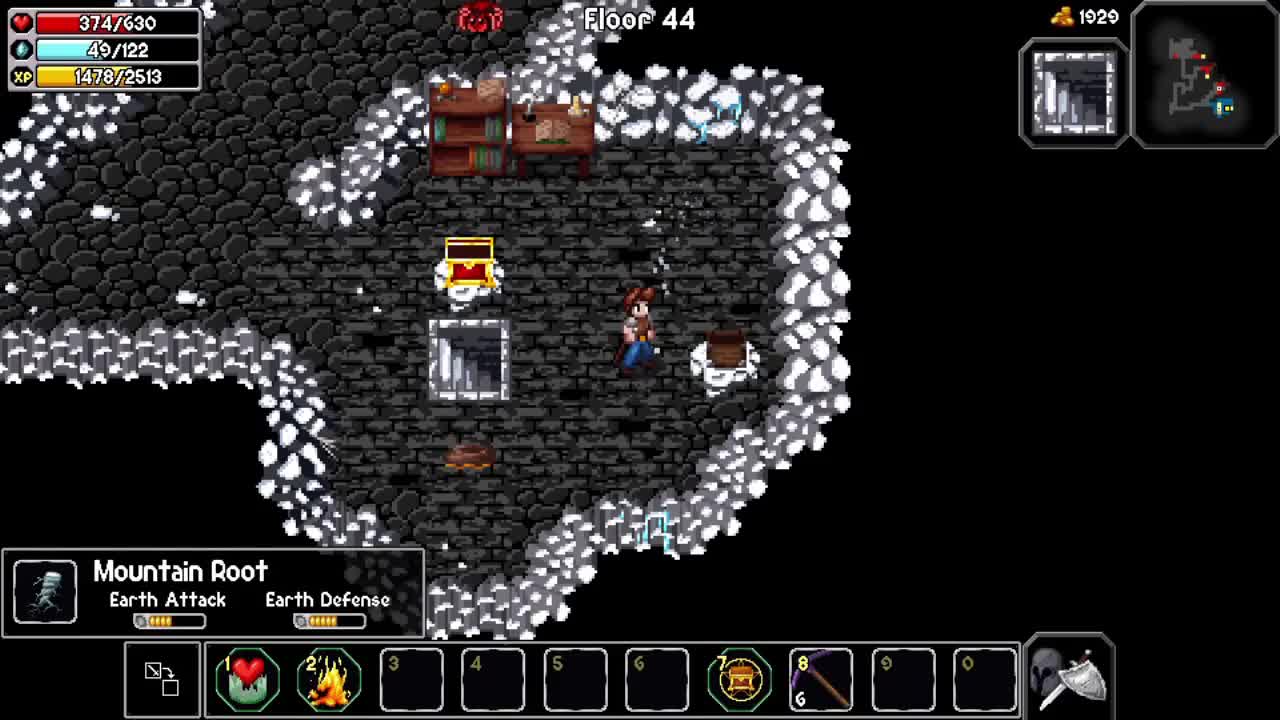Viewport: 1280px width, 720px height.
Task: Open the helmet and shield equipment menu
Action: pyautogui.click(x=1069, y=677)
